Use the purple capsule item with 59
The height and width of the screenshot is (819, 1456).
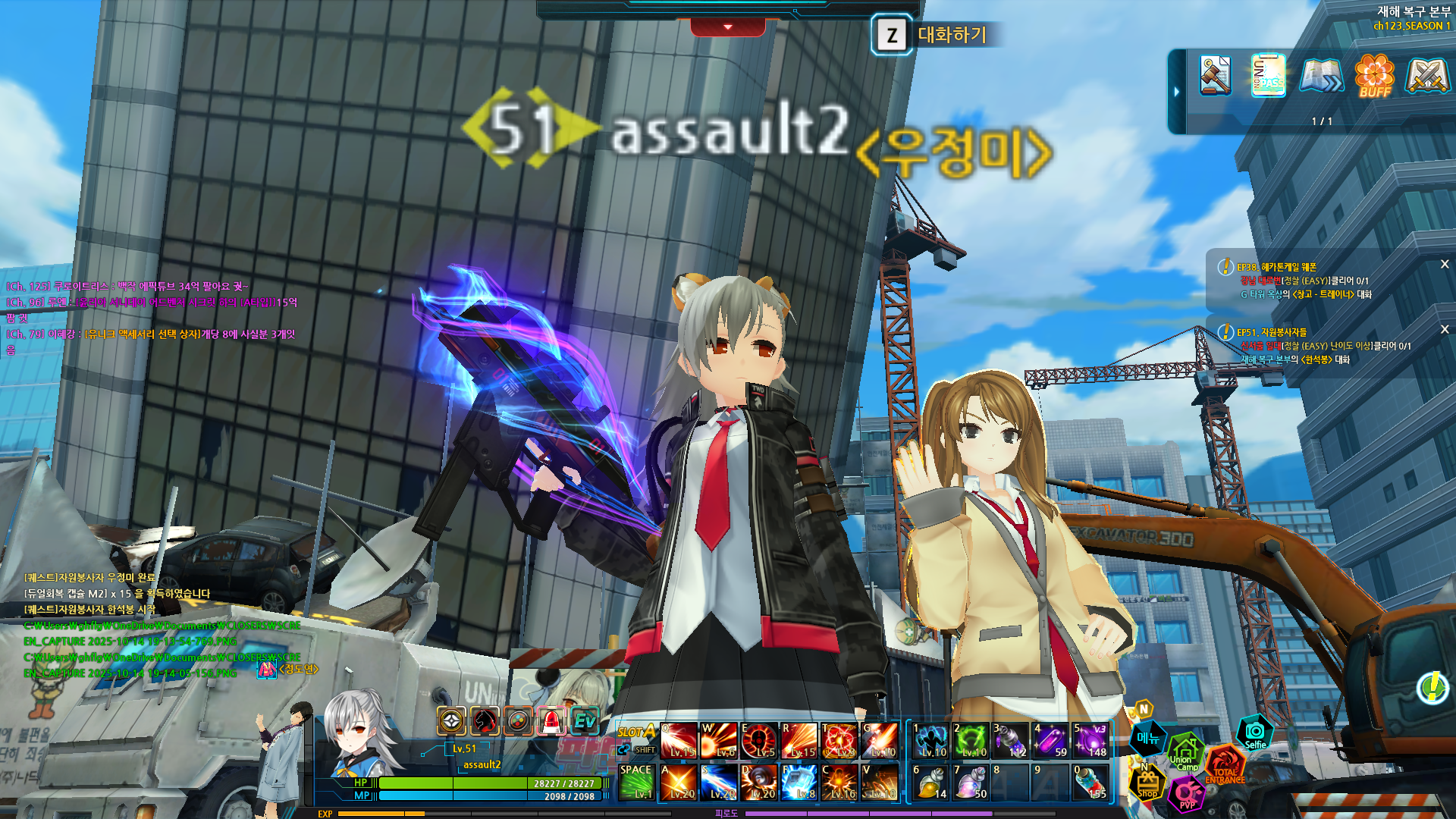(1051, 740)
